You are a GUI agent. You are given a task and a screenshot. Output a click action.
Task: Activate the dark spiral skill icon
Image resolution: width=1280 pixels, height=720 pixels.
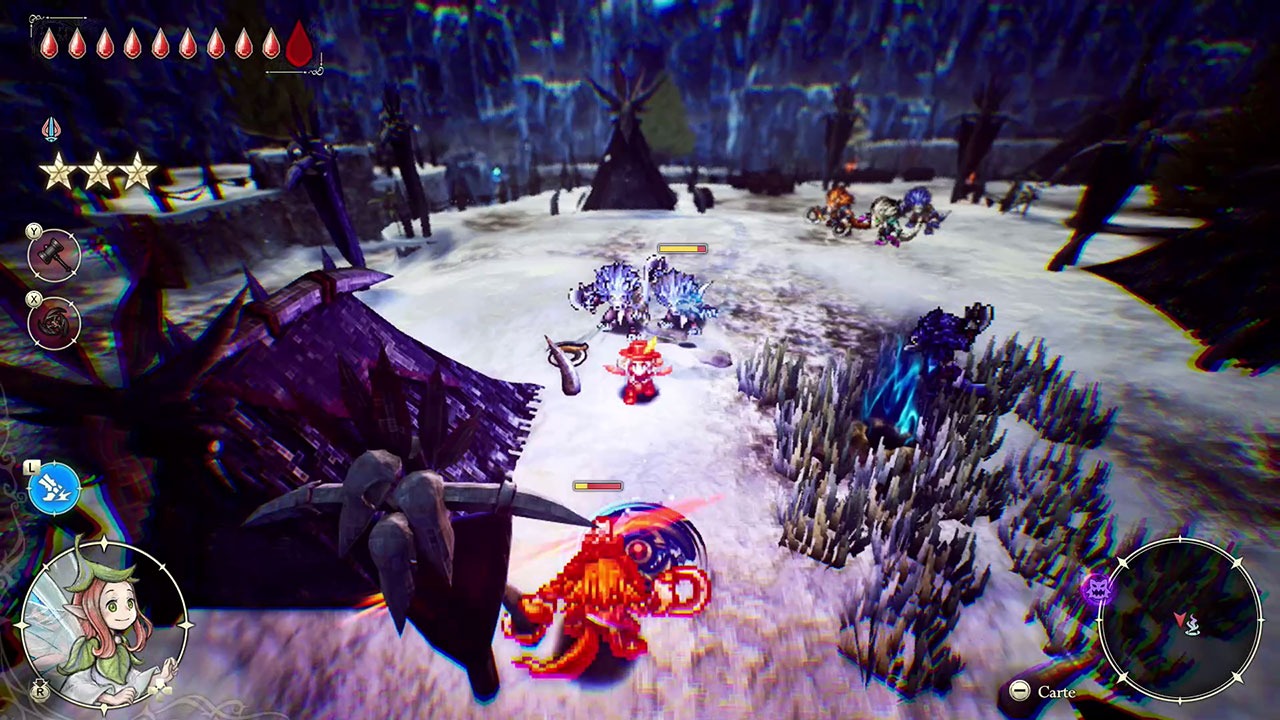point(54,323)
